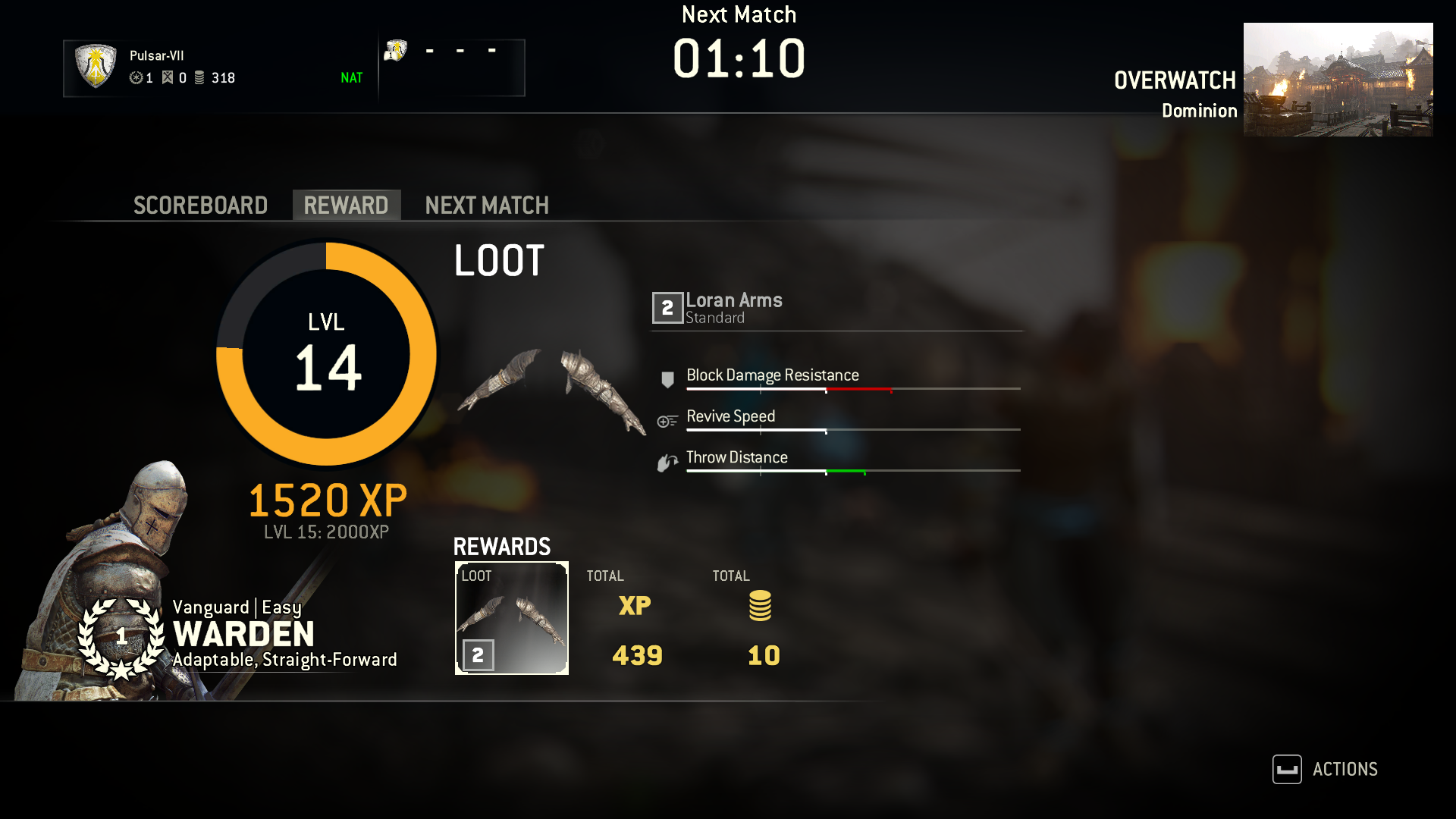1456x819 pixels.
Task: Switch to the Scoreboard tab
Action: (x=200, y=206)
